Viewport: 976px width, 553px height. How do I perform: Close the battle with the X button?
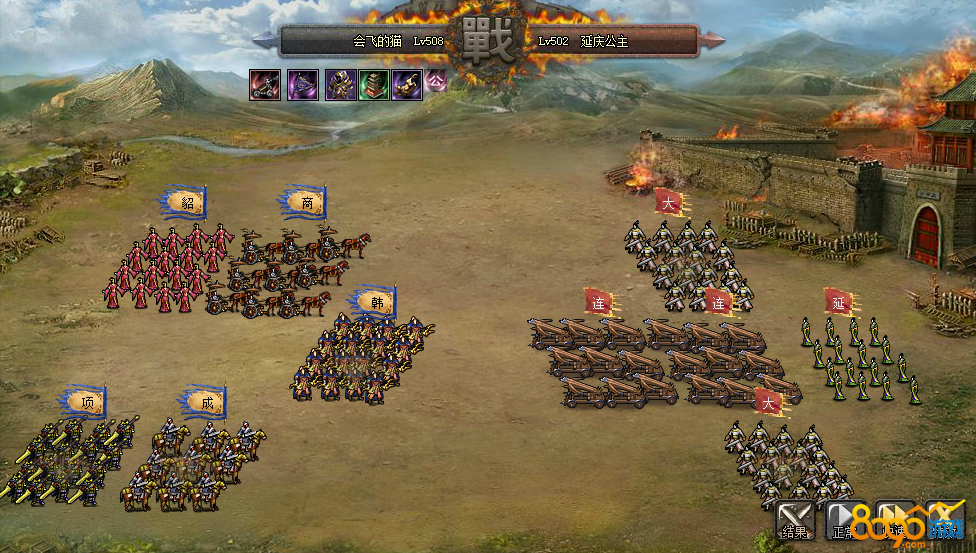[944, 520]
